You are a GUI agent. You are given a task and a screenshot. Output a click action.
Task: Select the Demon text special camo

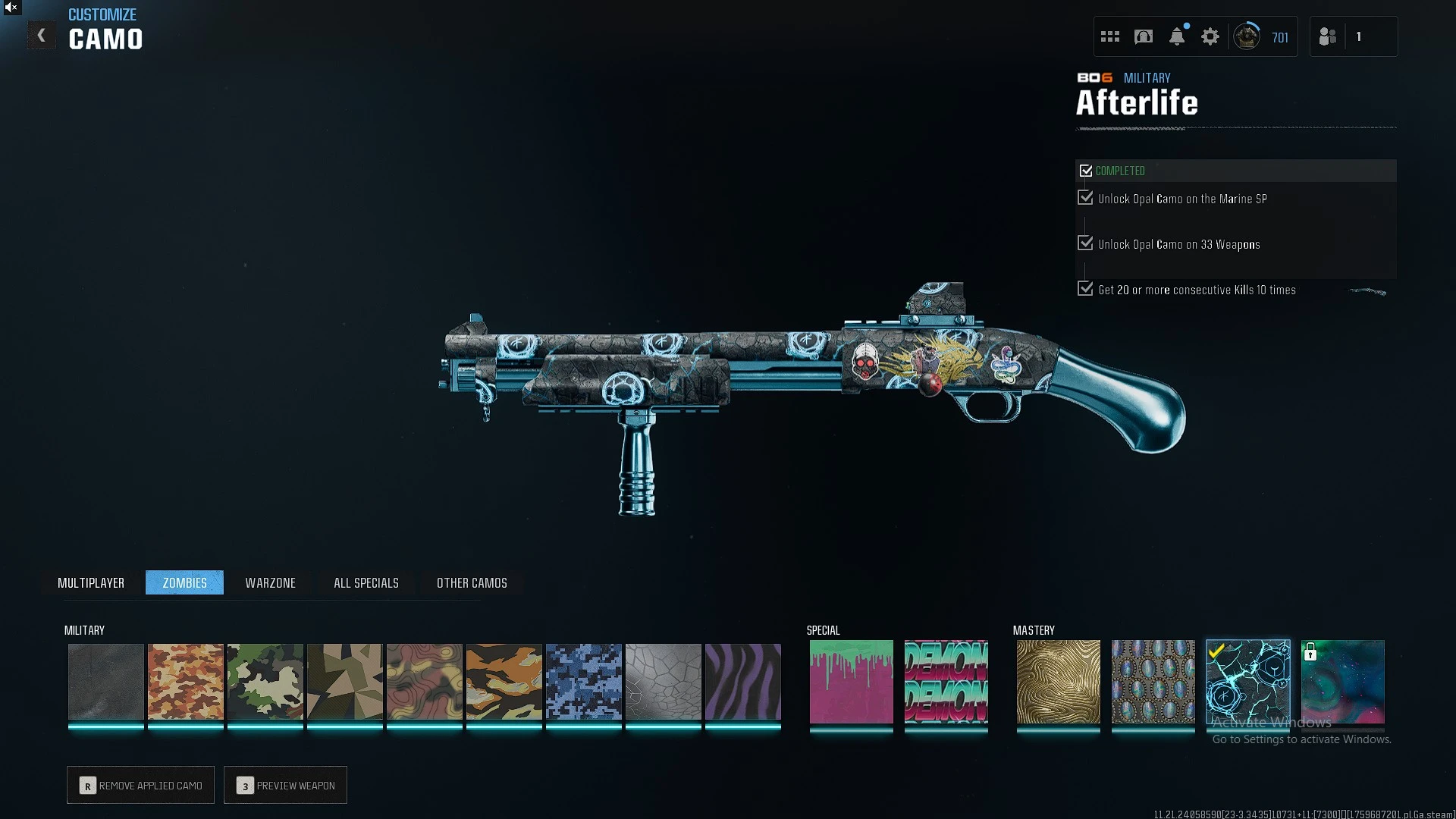click(946, 681)
